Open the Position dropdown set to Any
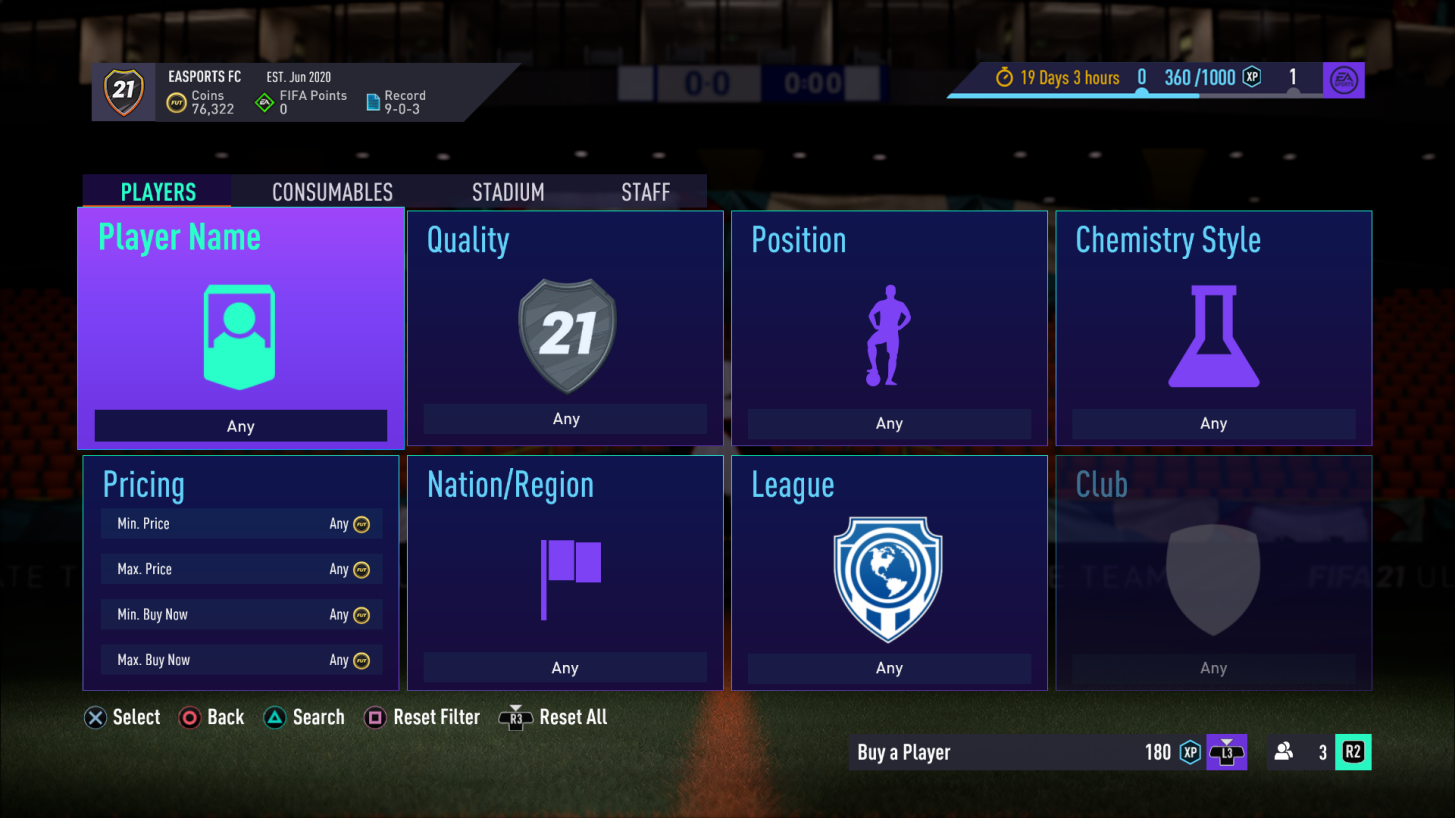 (888, 423)
